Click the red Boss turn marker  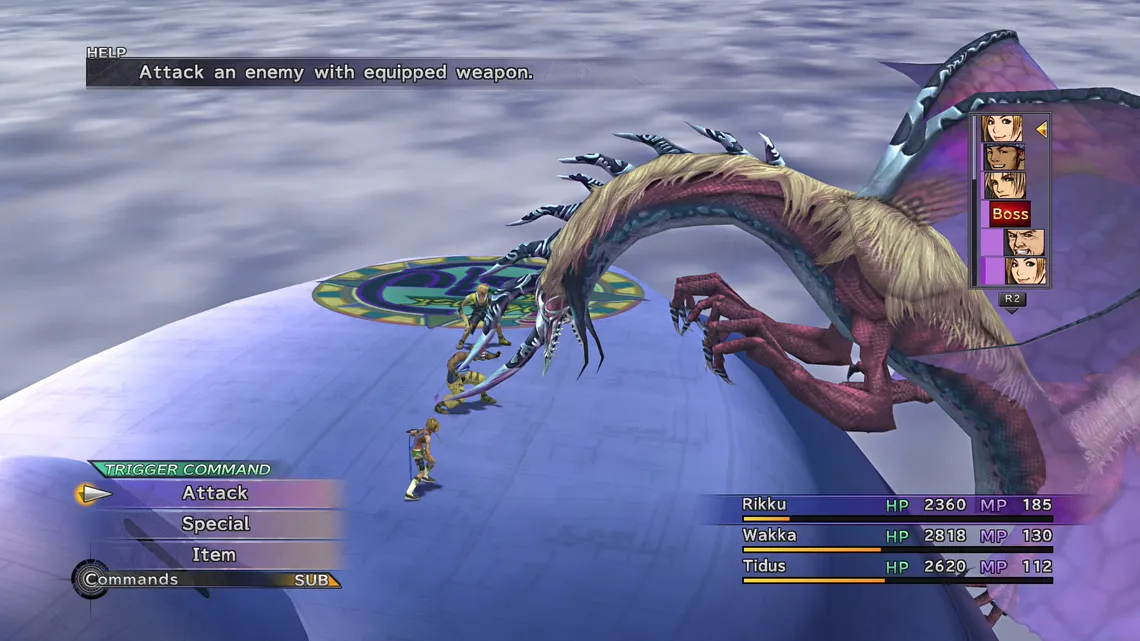click(1009, 213)
